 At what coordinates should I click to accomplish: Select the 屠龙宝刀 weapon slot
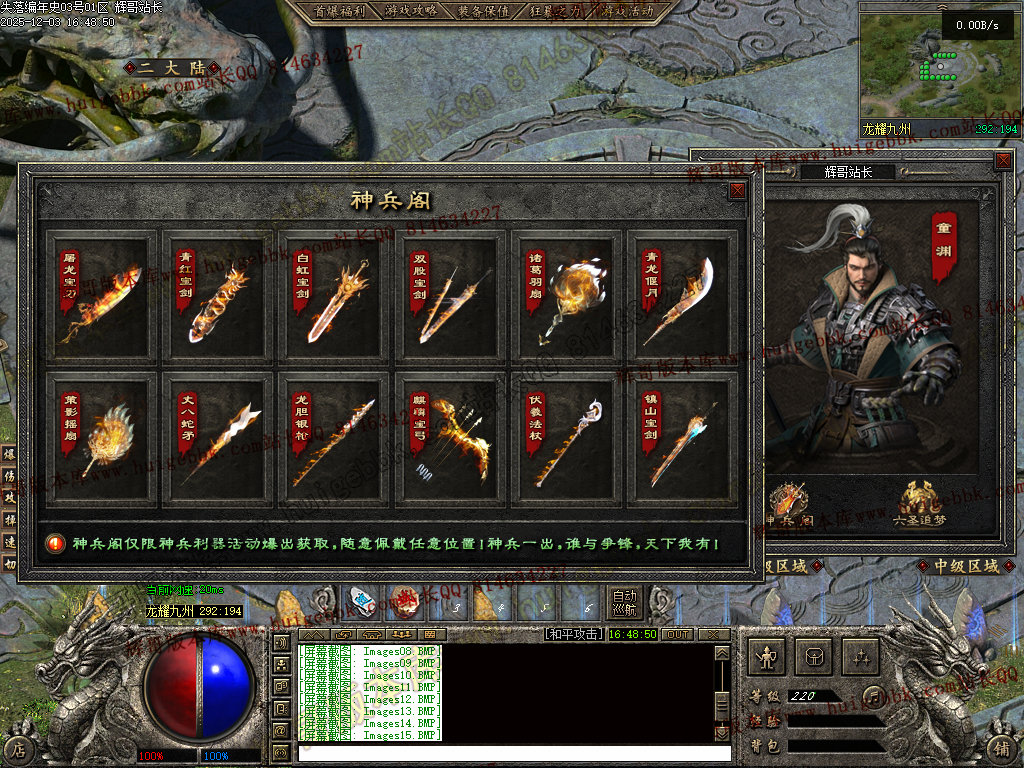[102, 297]
